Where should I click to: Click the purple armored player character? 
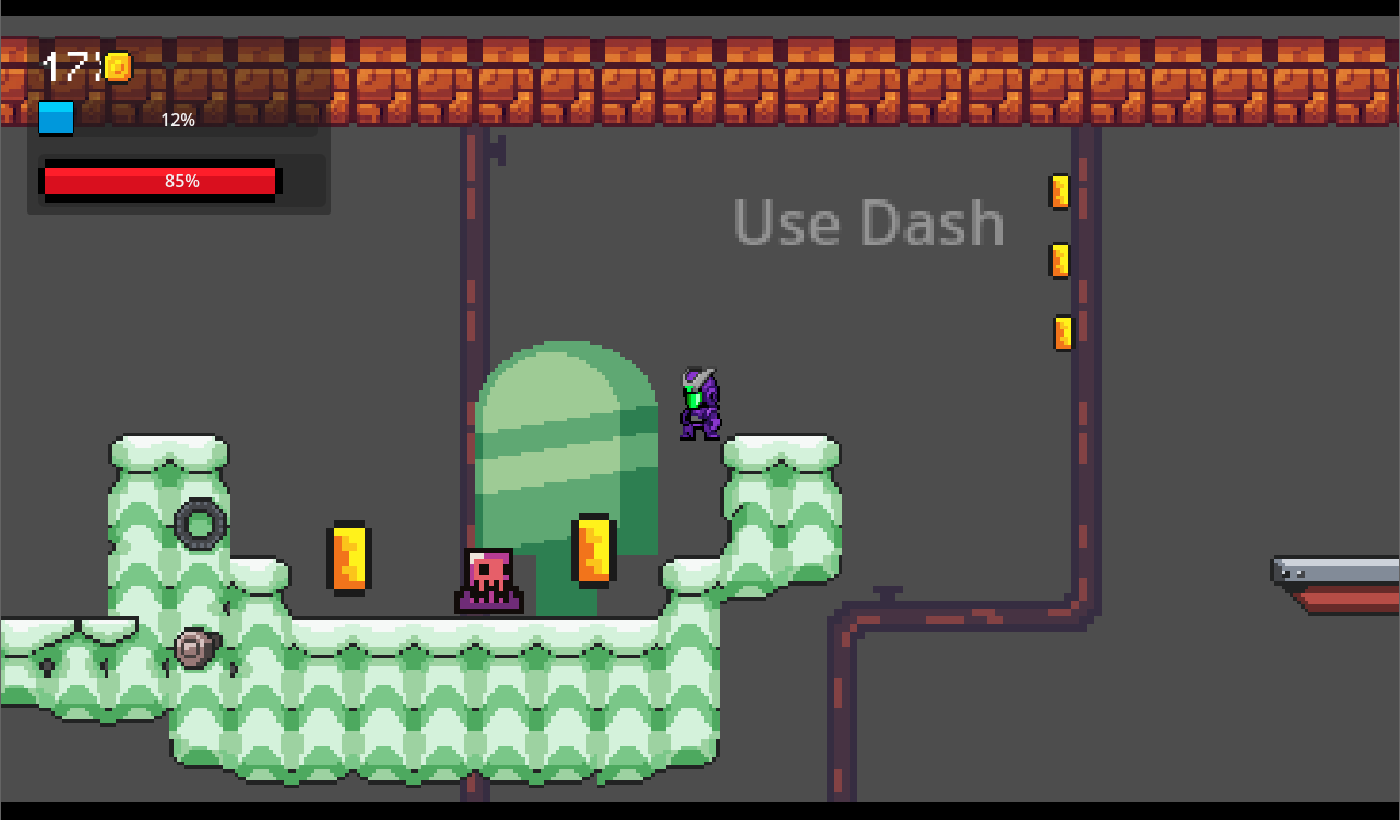699,402
